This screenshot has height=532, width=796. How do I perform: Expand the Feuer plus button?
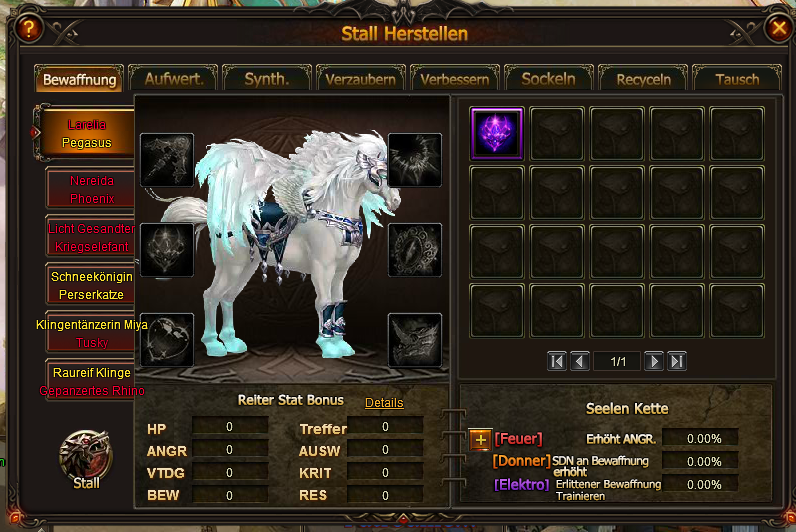coord(481,439)
